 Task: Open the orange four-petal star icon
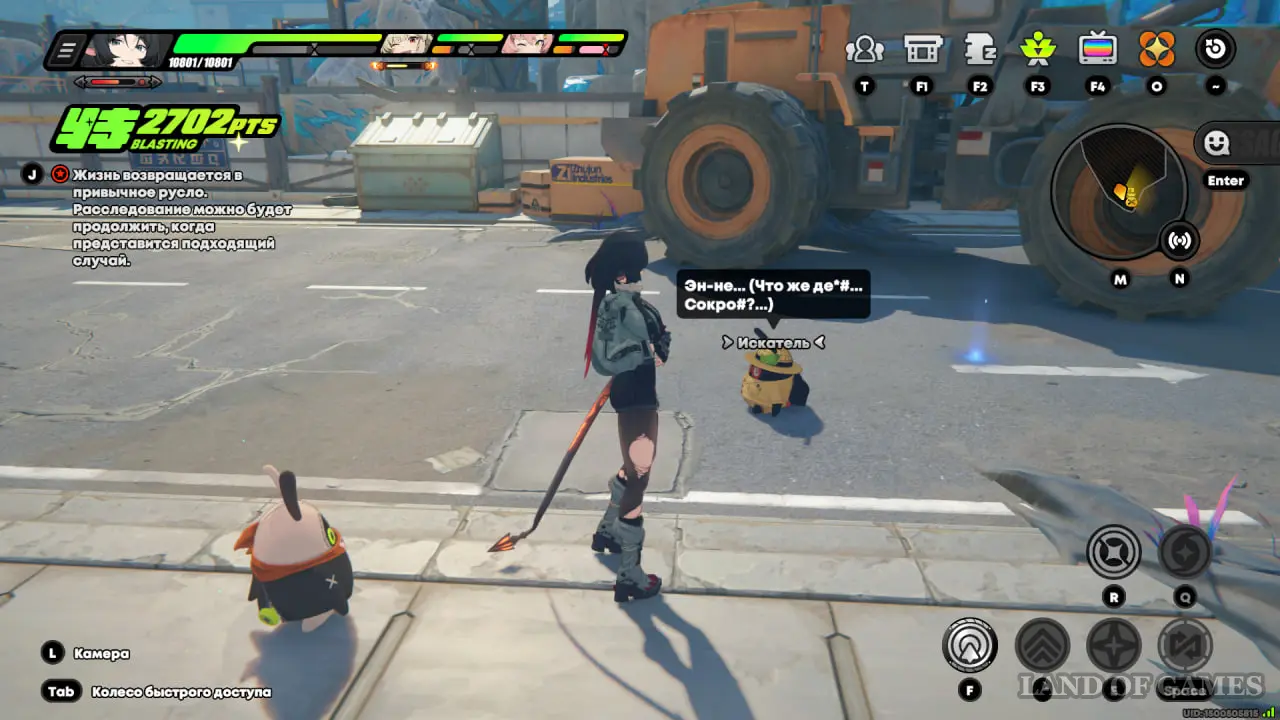(1157, 49)
